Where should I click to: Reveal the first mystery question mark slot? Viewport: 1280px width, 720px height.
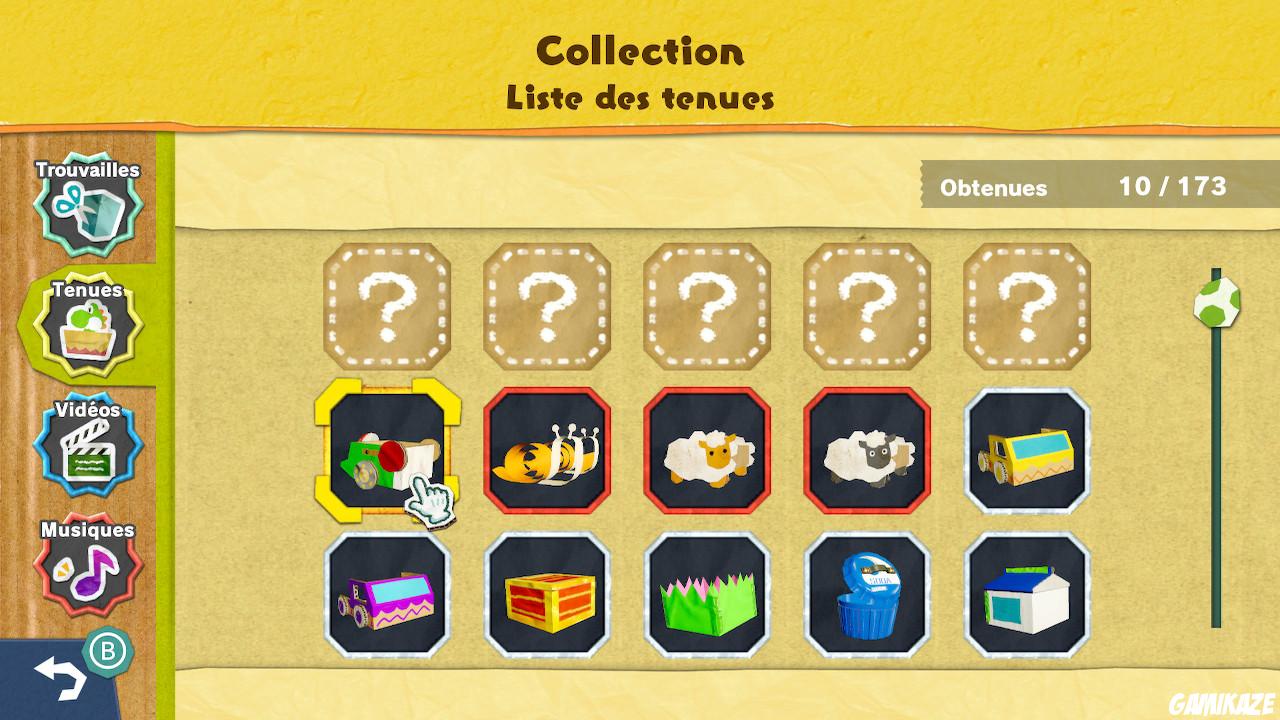[x=388, y=308]
